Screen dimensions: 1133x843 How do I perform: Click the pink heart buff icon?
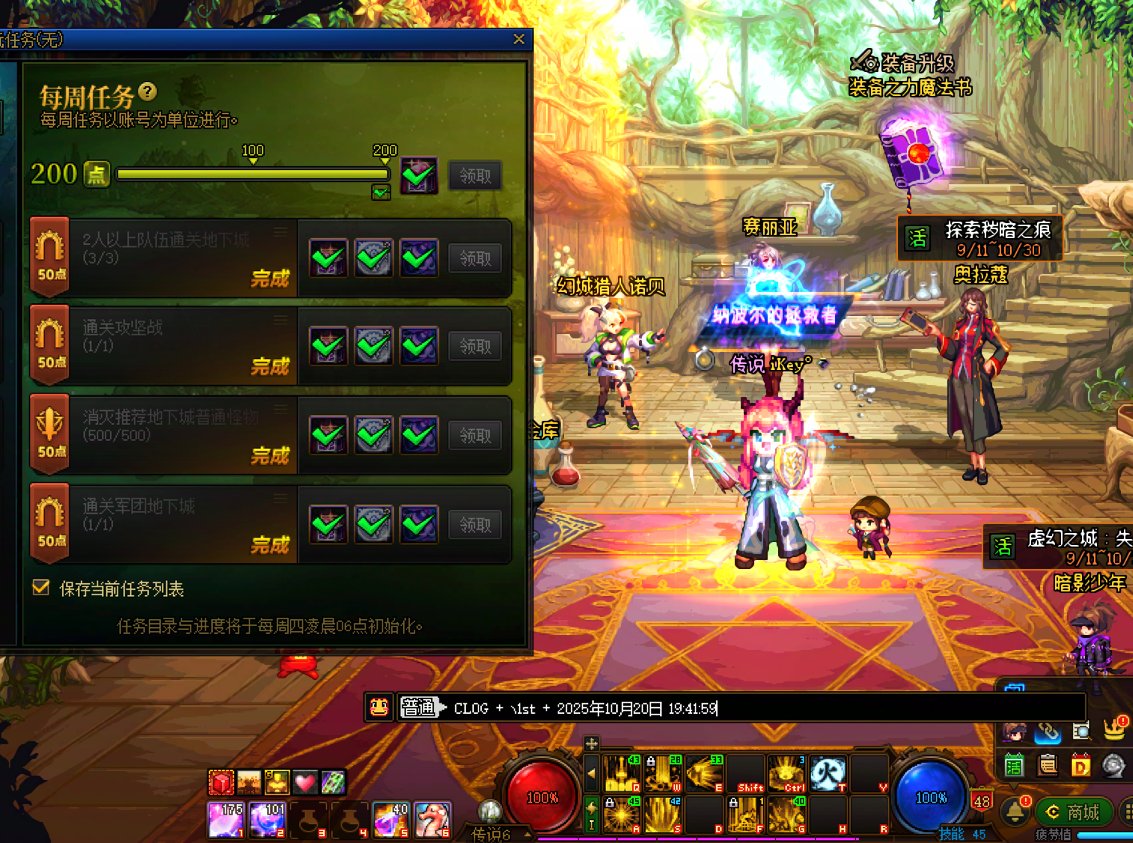[304, 781]
